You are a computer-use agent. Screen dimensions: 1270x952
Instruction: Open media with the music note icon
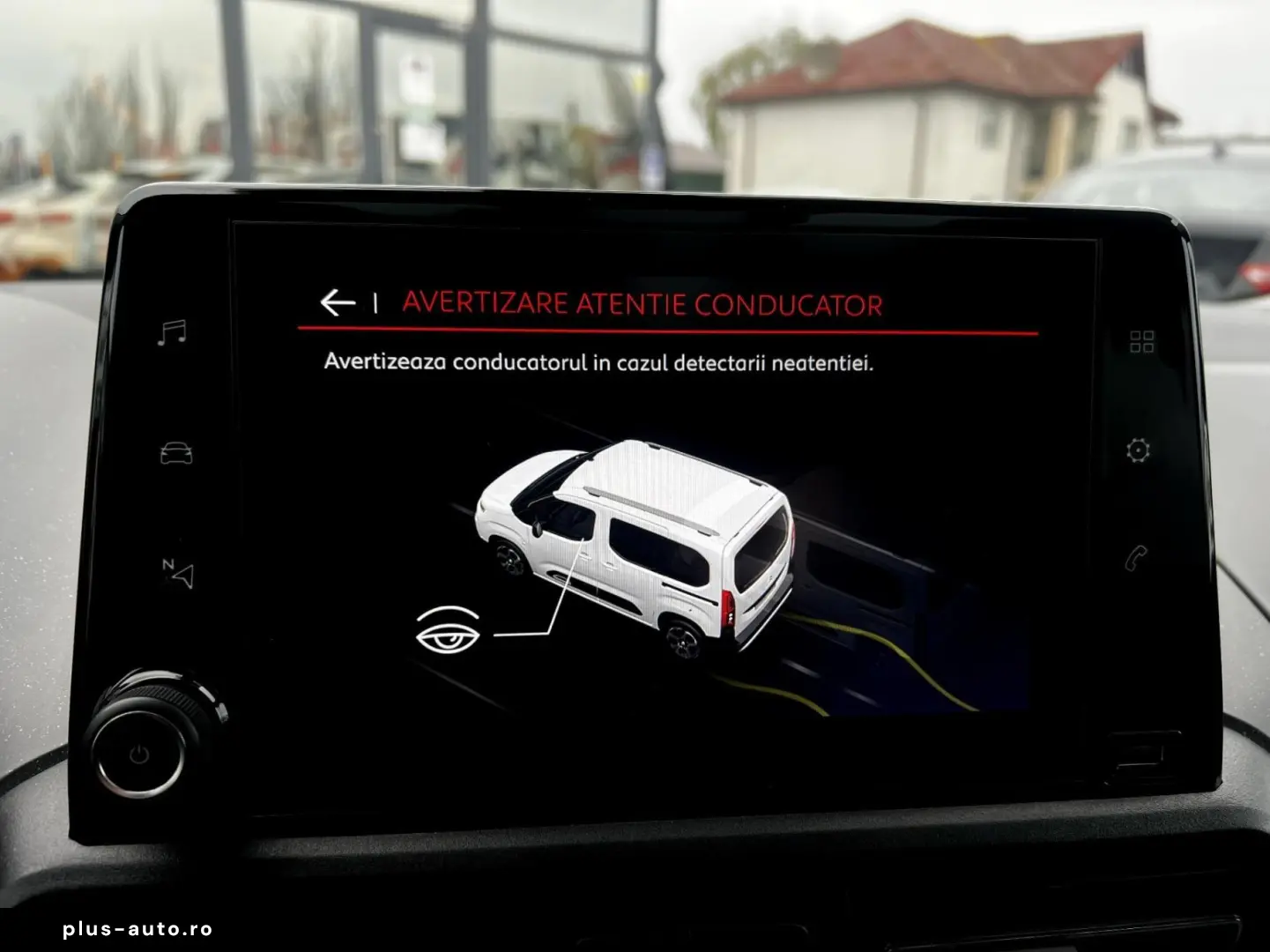click(174, 331)
